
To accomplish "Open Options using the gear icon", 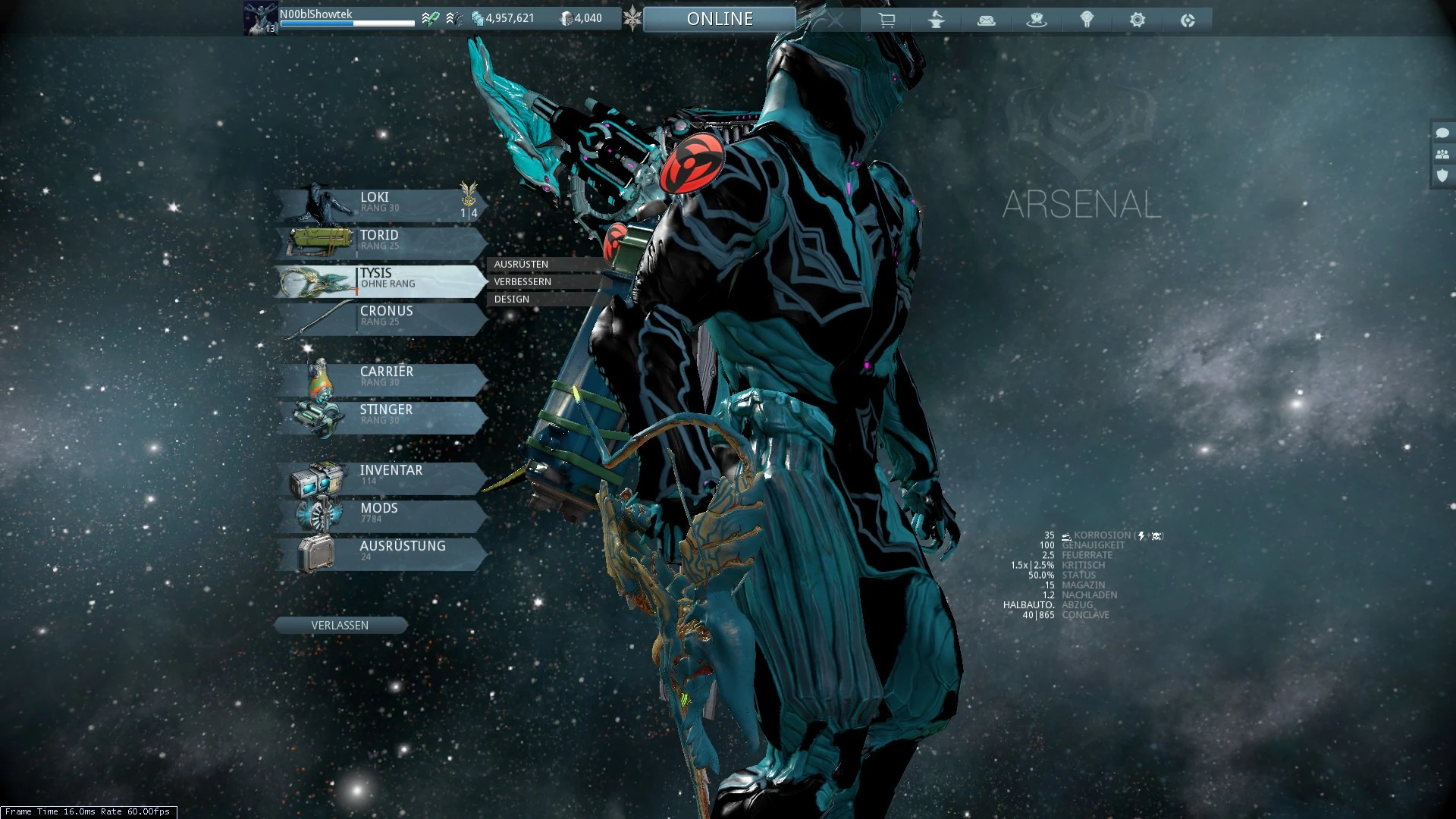I will [1137, 20].
